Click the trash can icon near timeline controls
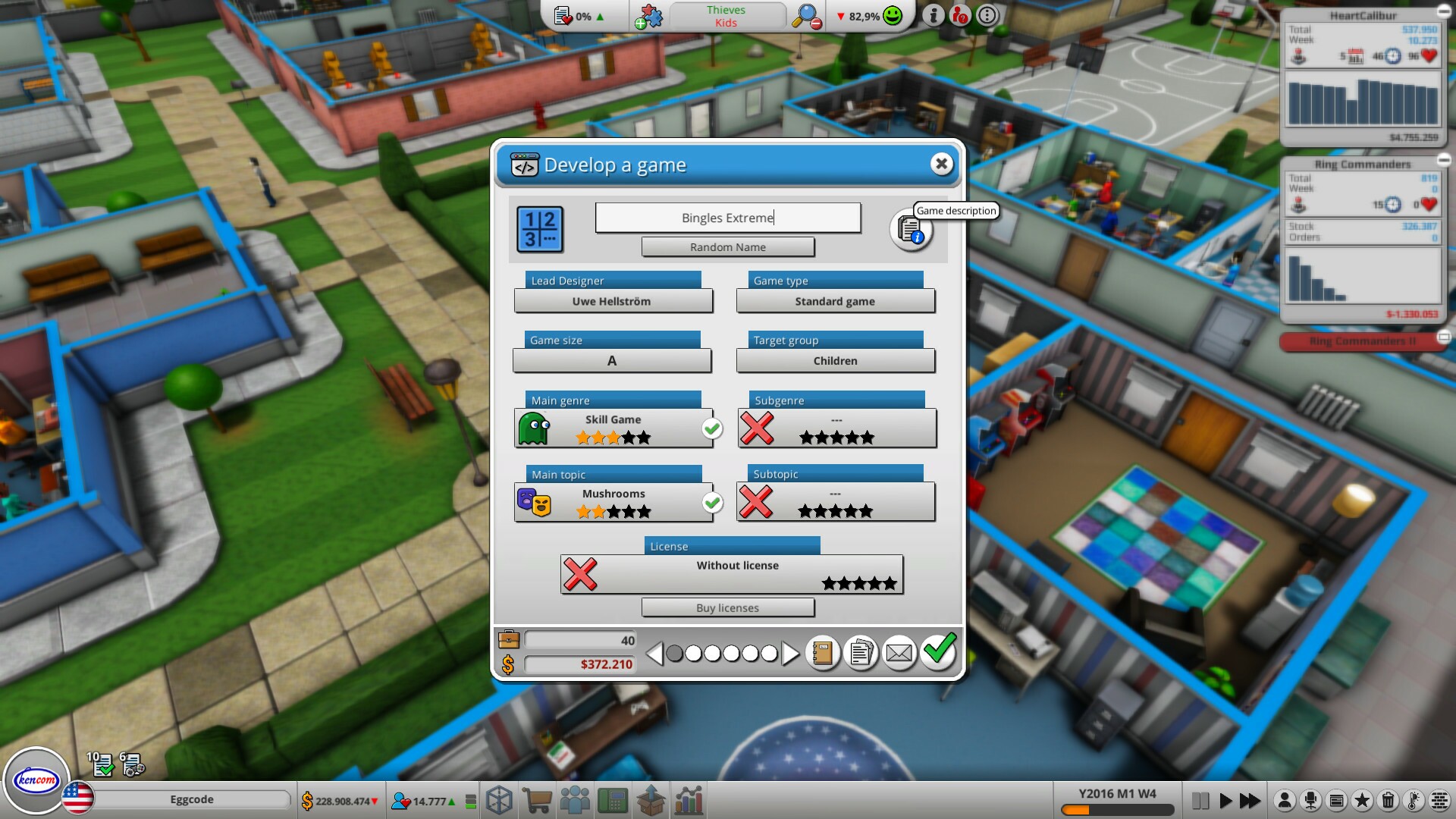This screenshot has width=1456, height=819. coord(1389,799)
